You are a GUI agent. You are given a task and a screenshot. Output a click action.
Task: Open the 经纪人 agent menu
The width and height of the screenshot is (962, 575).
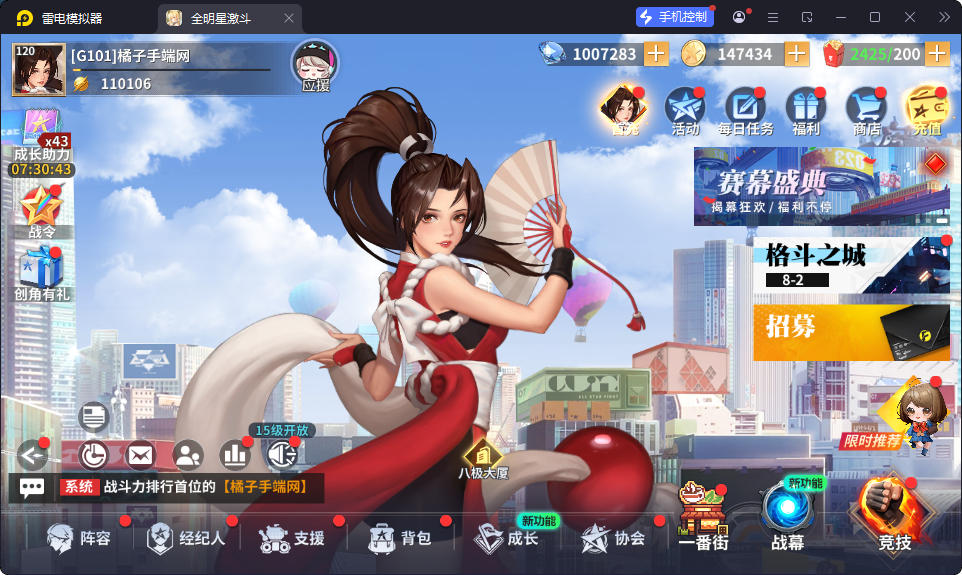186,538
